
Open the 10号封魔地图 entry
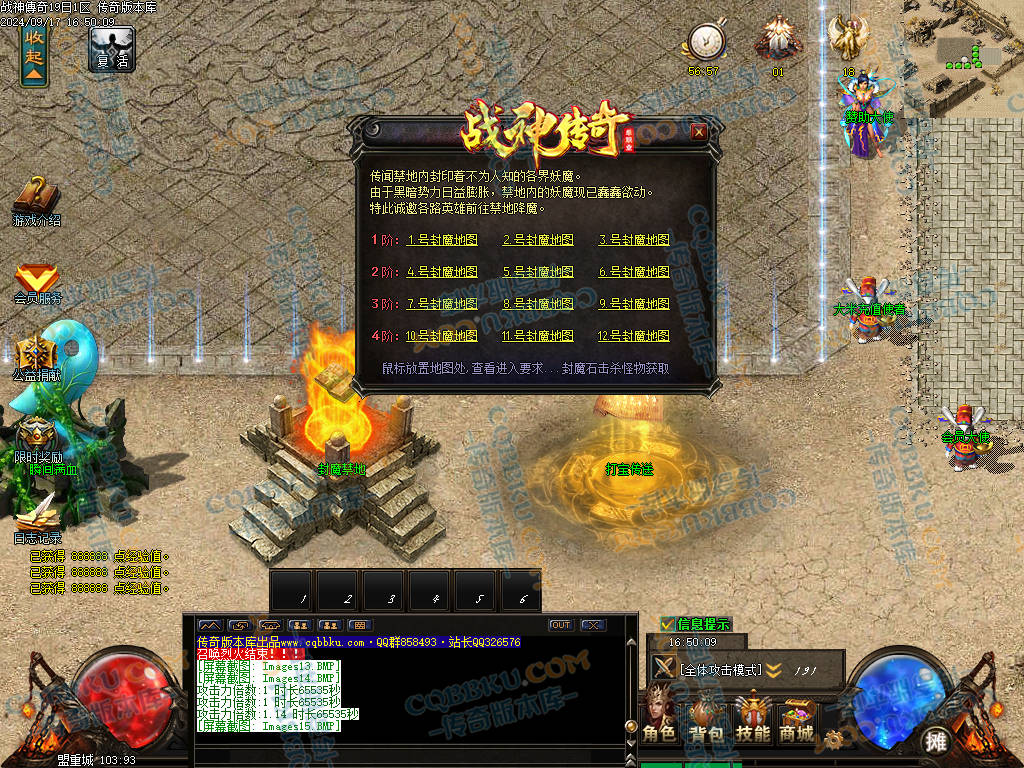[442, 336]
